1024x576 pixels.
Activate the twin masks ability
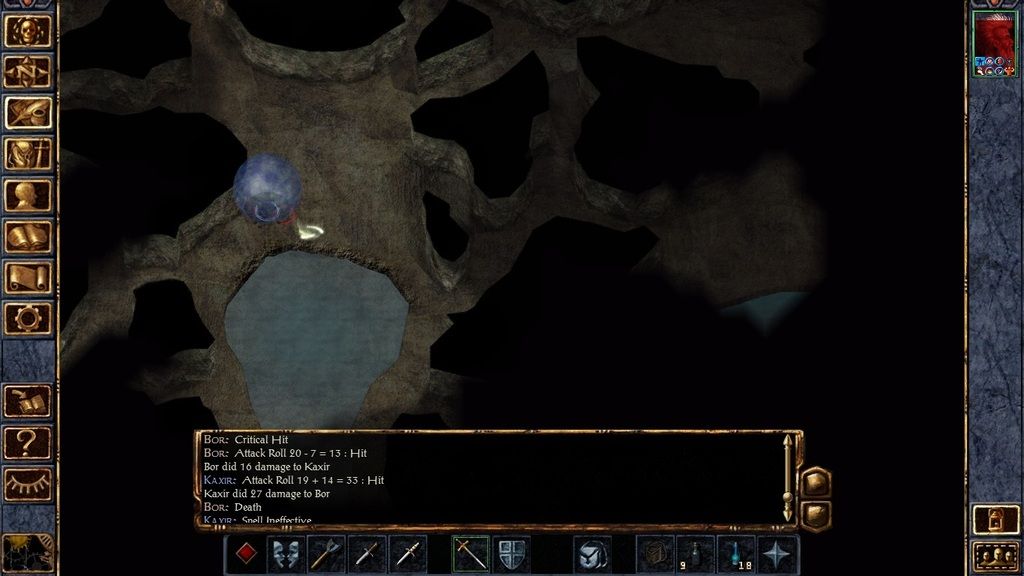tap(286, 554)
